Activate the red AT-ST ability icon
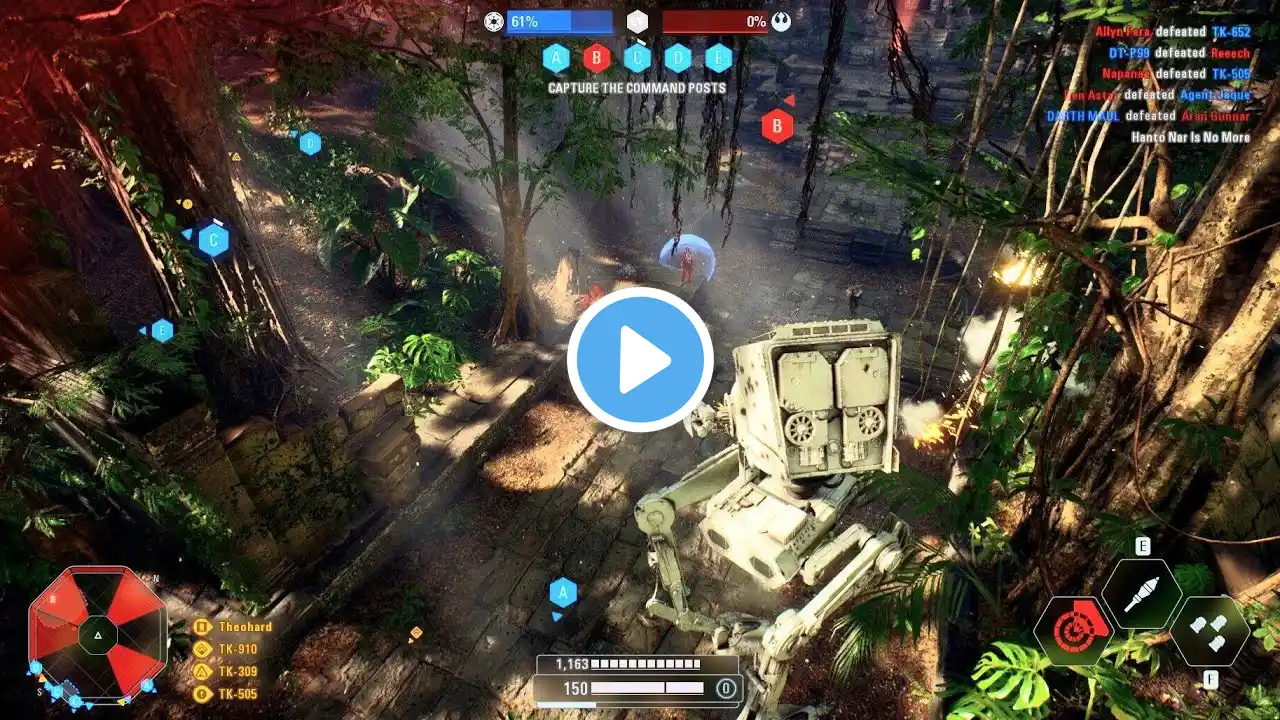Viewport: 1280px width, 720px height. [1071, 631]
